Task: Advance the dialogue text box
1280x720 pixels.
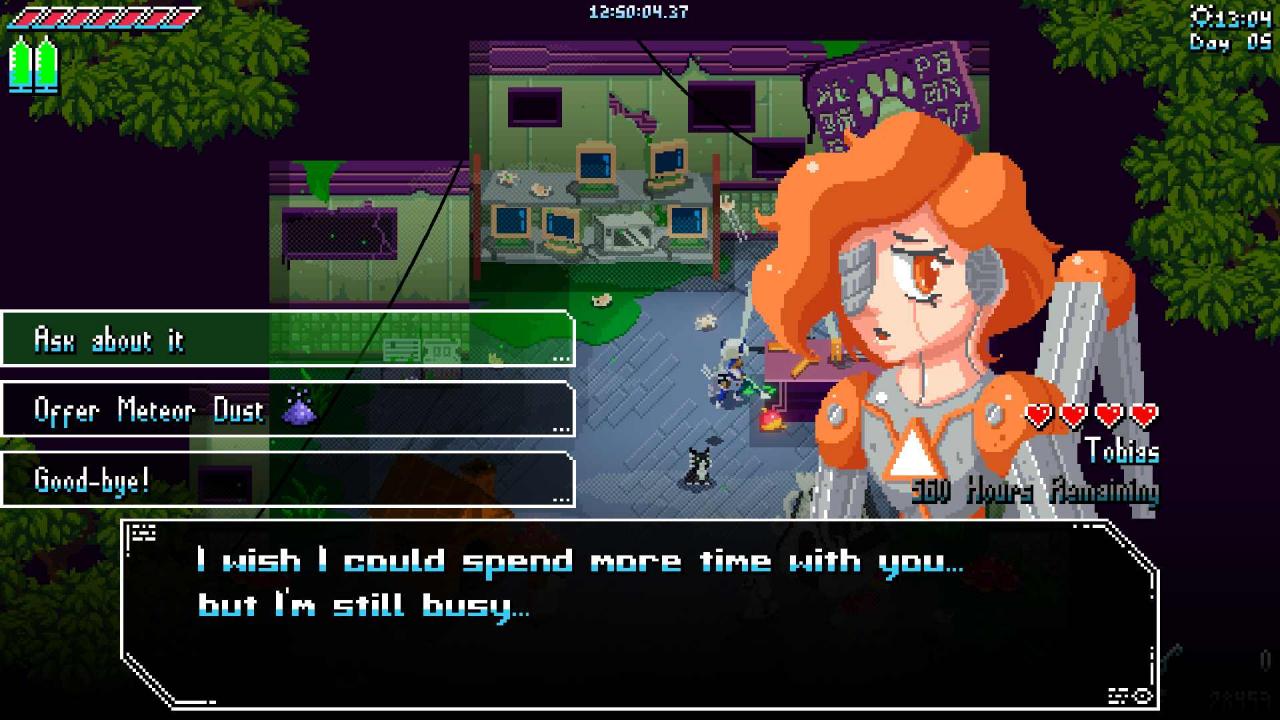Action: [640, 612]
